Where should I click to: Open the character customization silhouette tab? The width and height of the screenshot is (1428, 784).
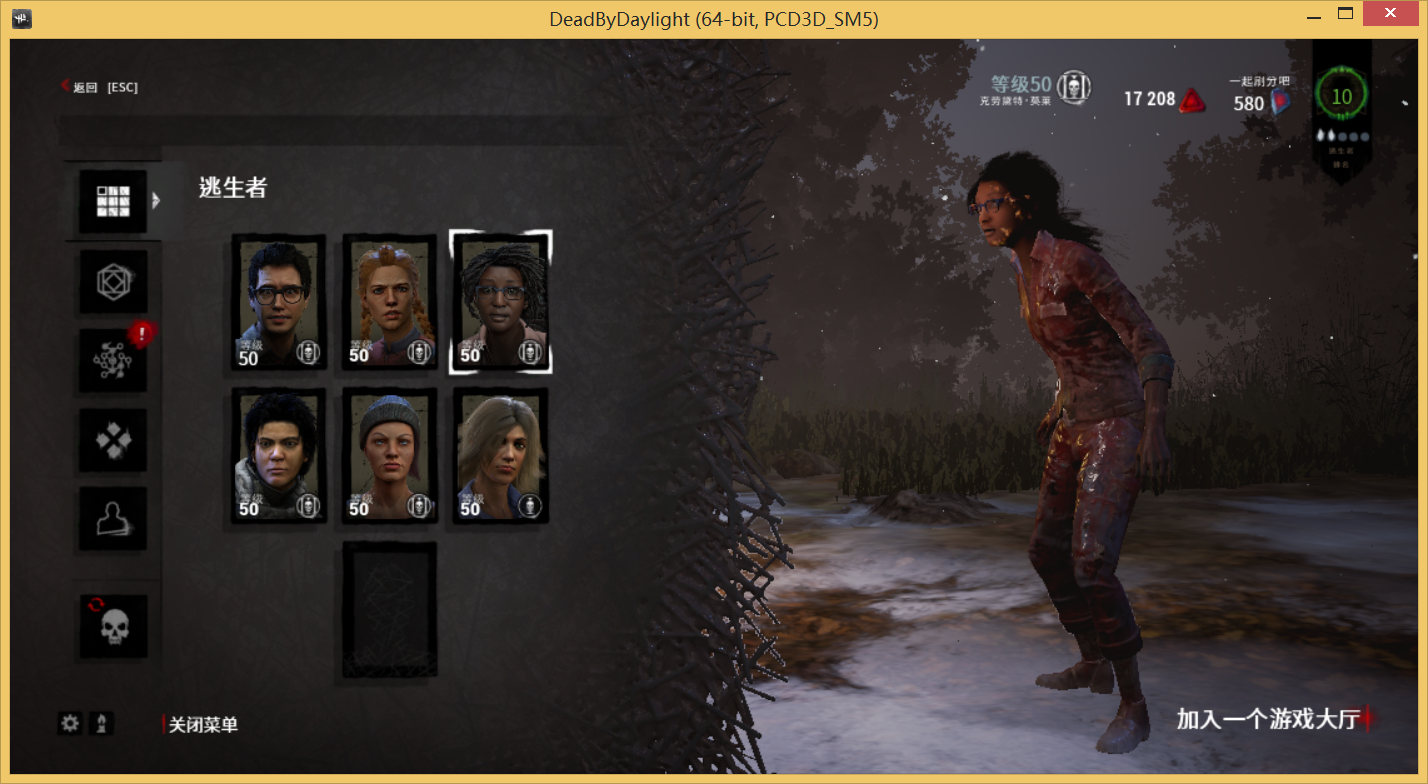coord(113,518)
